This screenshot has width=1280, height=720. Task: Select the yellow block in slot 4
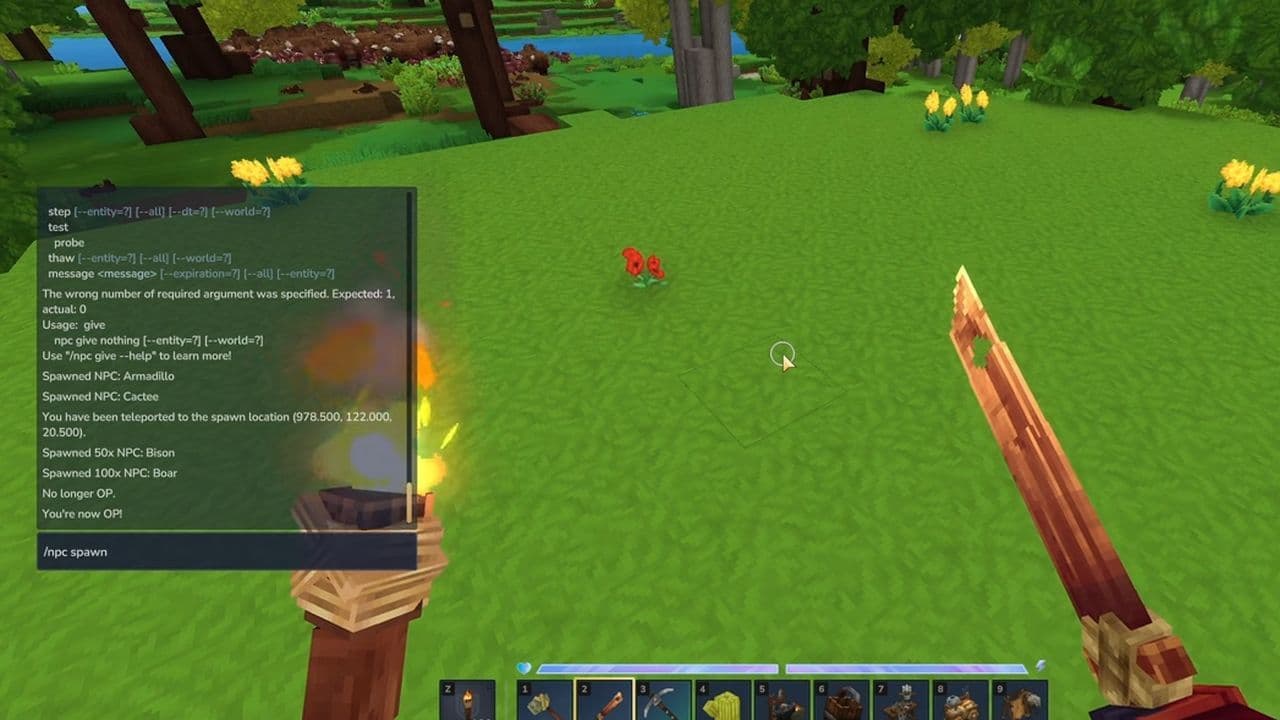(722, 700)
